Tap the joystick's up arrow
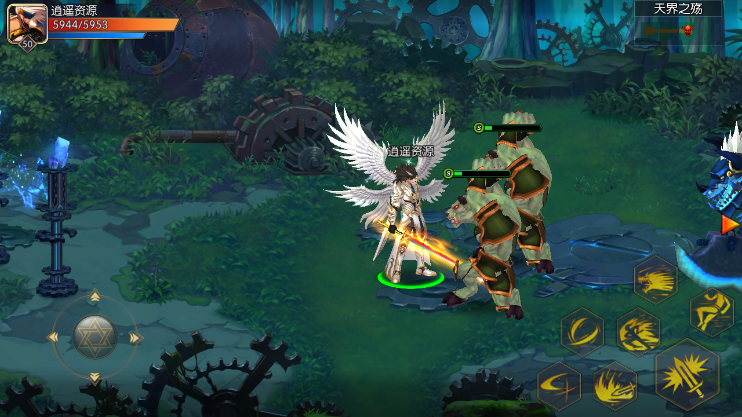The height and width of the screenshot is (417, 742). point(95,297)
